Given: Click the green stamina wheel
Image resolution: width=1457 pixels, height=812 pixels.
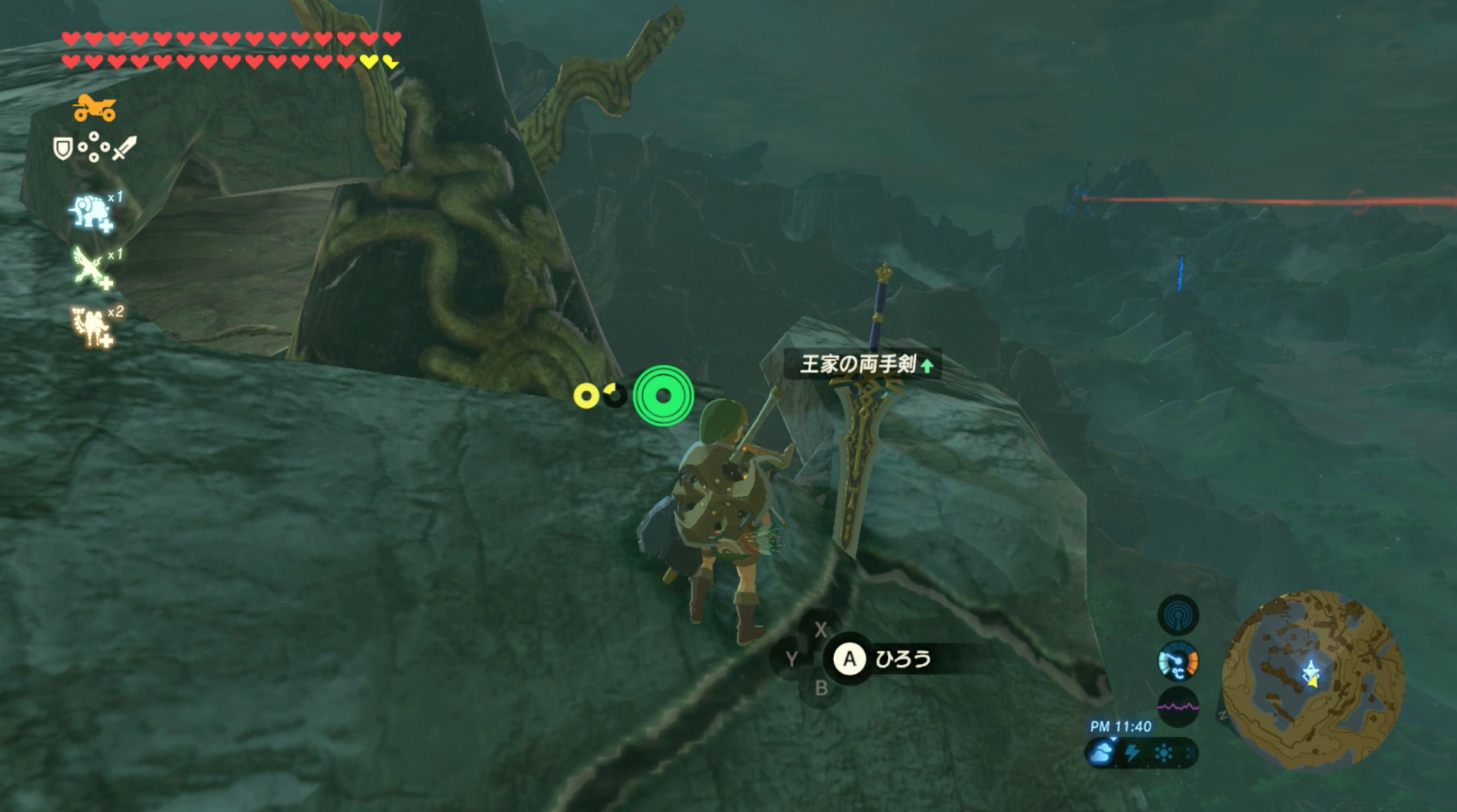Looking at the screenshot, I should pyautogui.click(x=662, y=396).
